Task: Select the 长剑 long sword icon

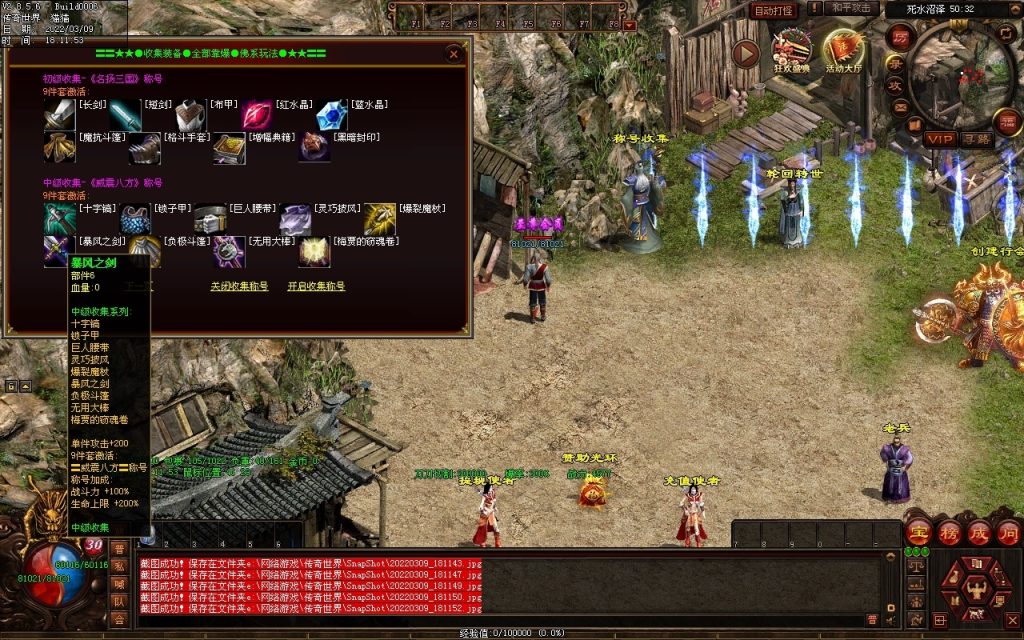Action: pyautogui.click(x=58, y=115)
